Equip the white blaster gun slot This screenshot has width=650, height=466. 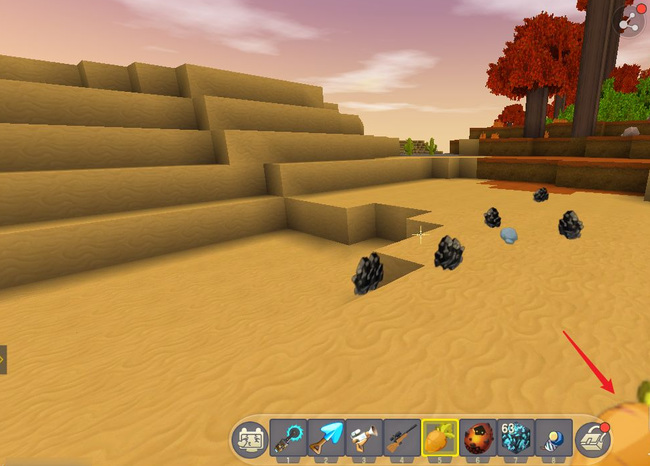pyautogui.click(x=363, y=438)
